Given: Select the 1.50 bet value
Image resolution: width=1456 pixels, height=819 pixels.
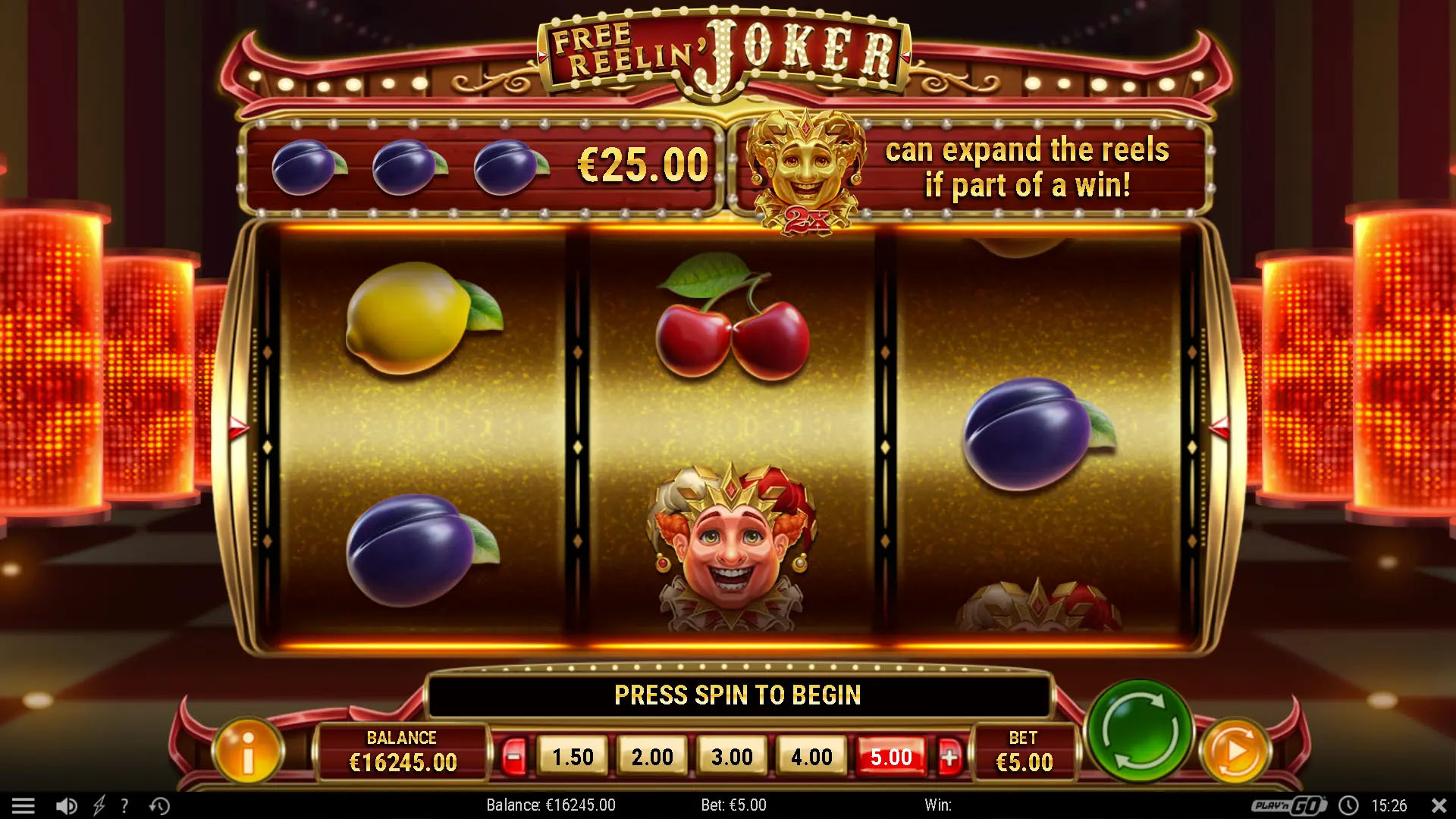Looking at the screenshot, I should [x=573, y=756].
